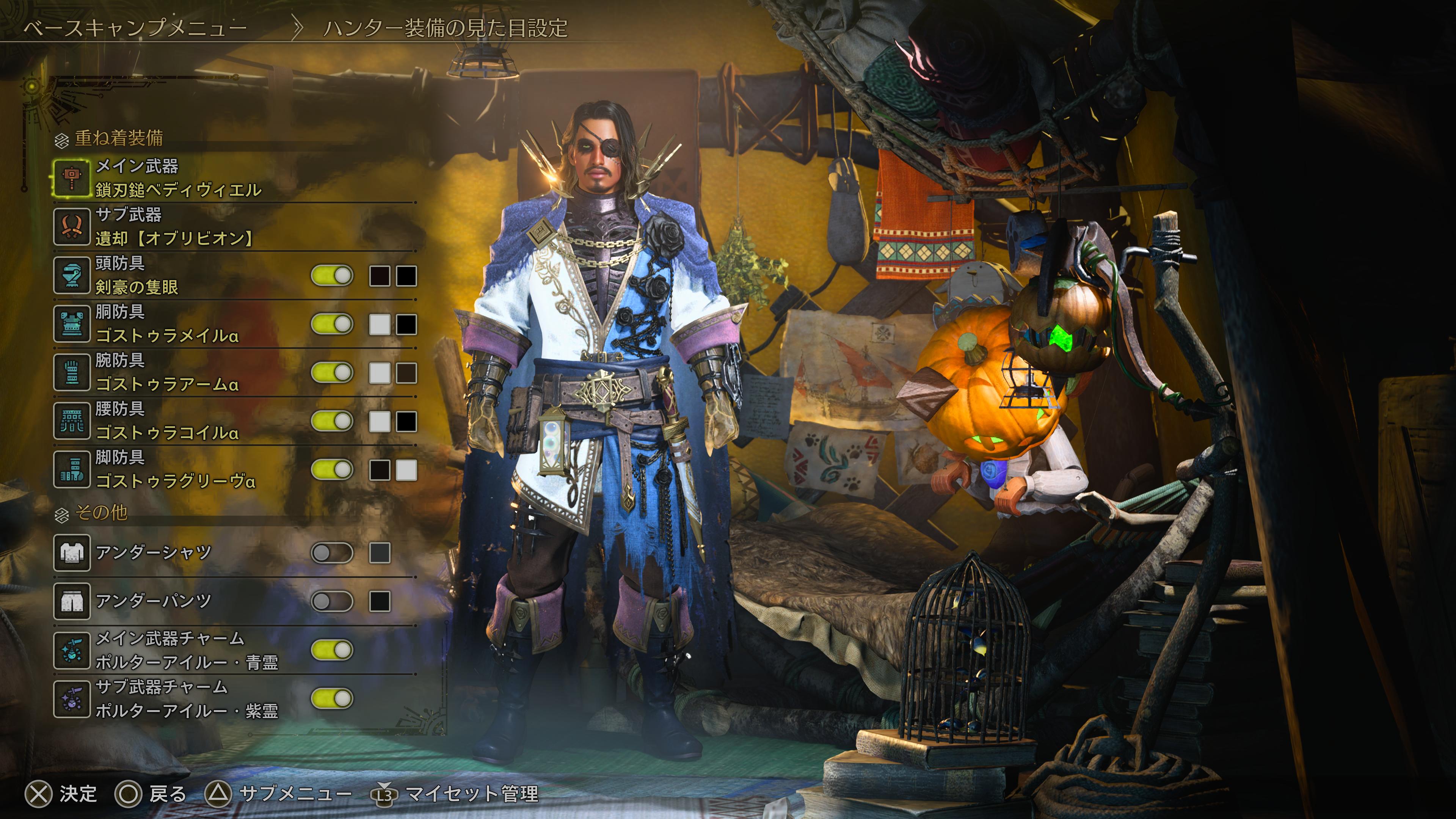Toggle chest armor 胴防具 visibility switch
The width and height of the screenshot is (1456, 819).
tap(333, 325)
